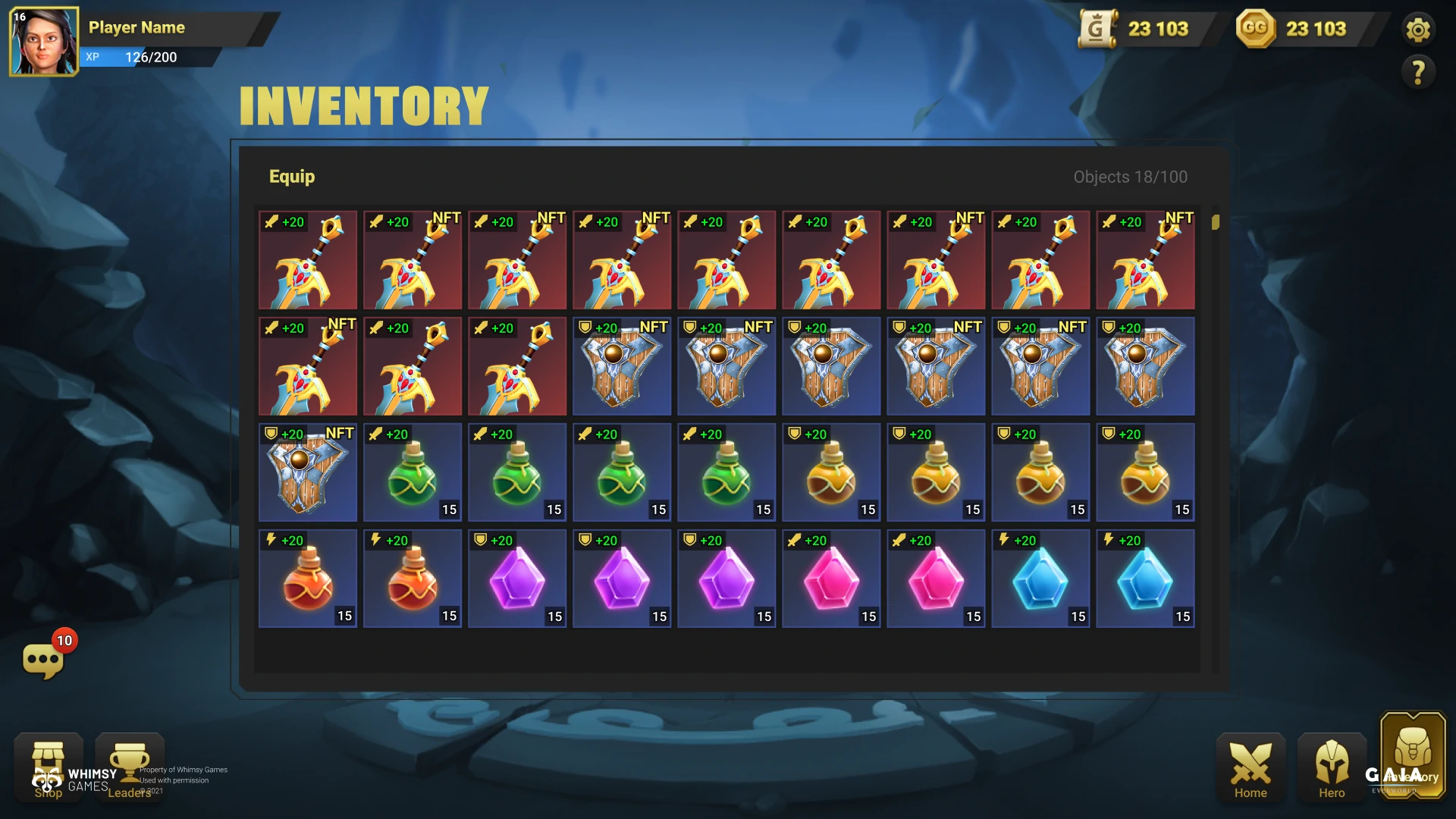The width and height of the screenshot is (1456, 819).
Task: Click the player portrait avatar
Action: click(43, 42)
